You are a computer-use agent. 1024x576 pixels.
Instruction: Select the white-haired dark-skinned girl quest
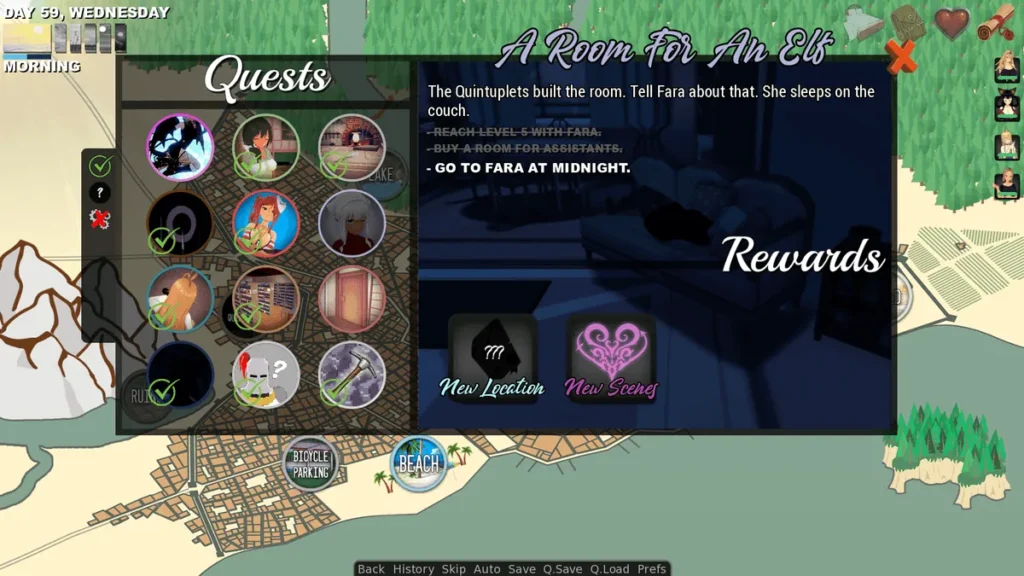pyautogui.click(x=352, y=223)
